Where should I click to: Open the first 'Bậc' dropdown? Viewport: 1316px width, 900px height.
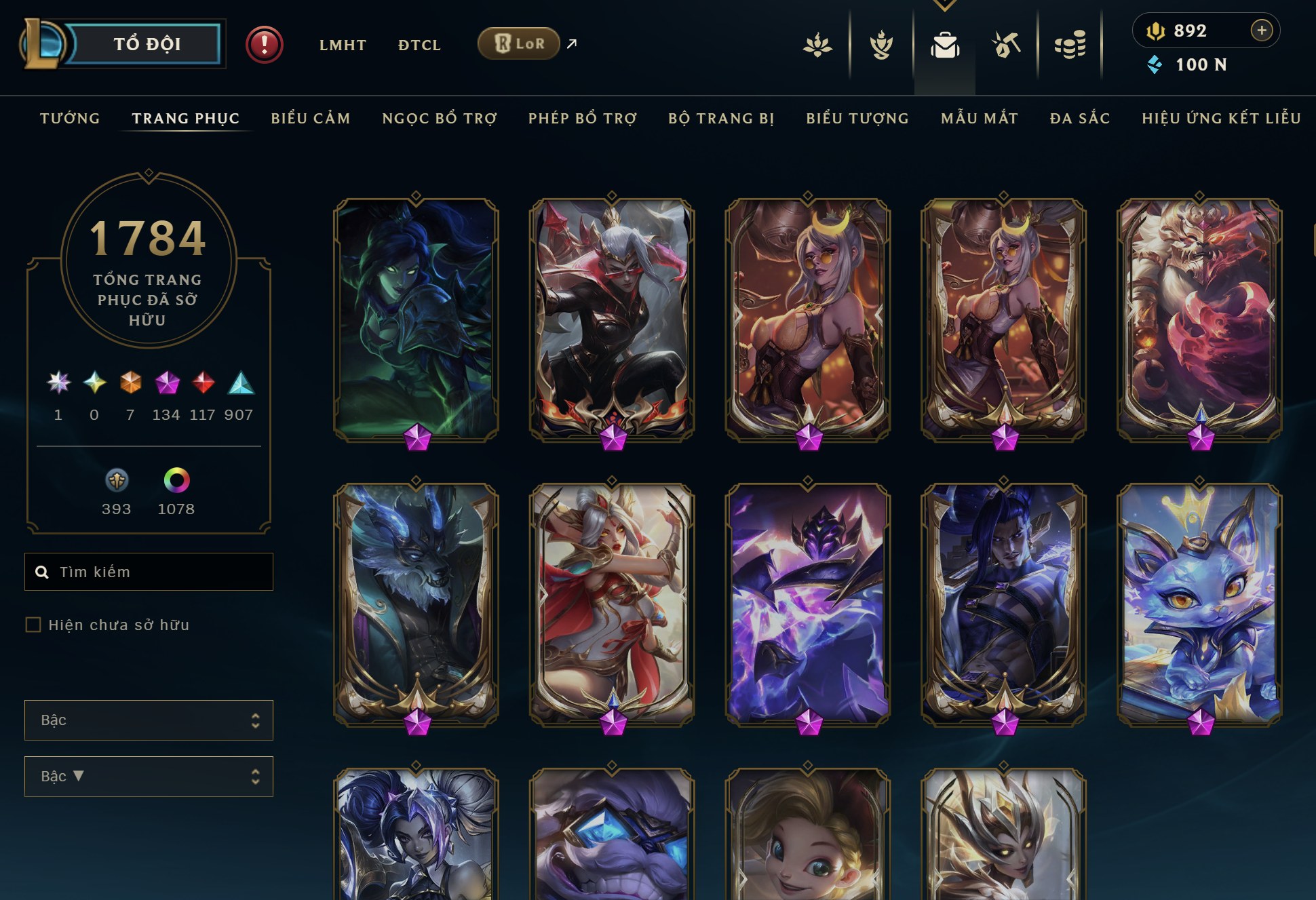pyautogui.click(x=149, y=720)
